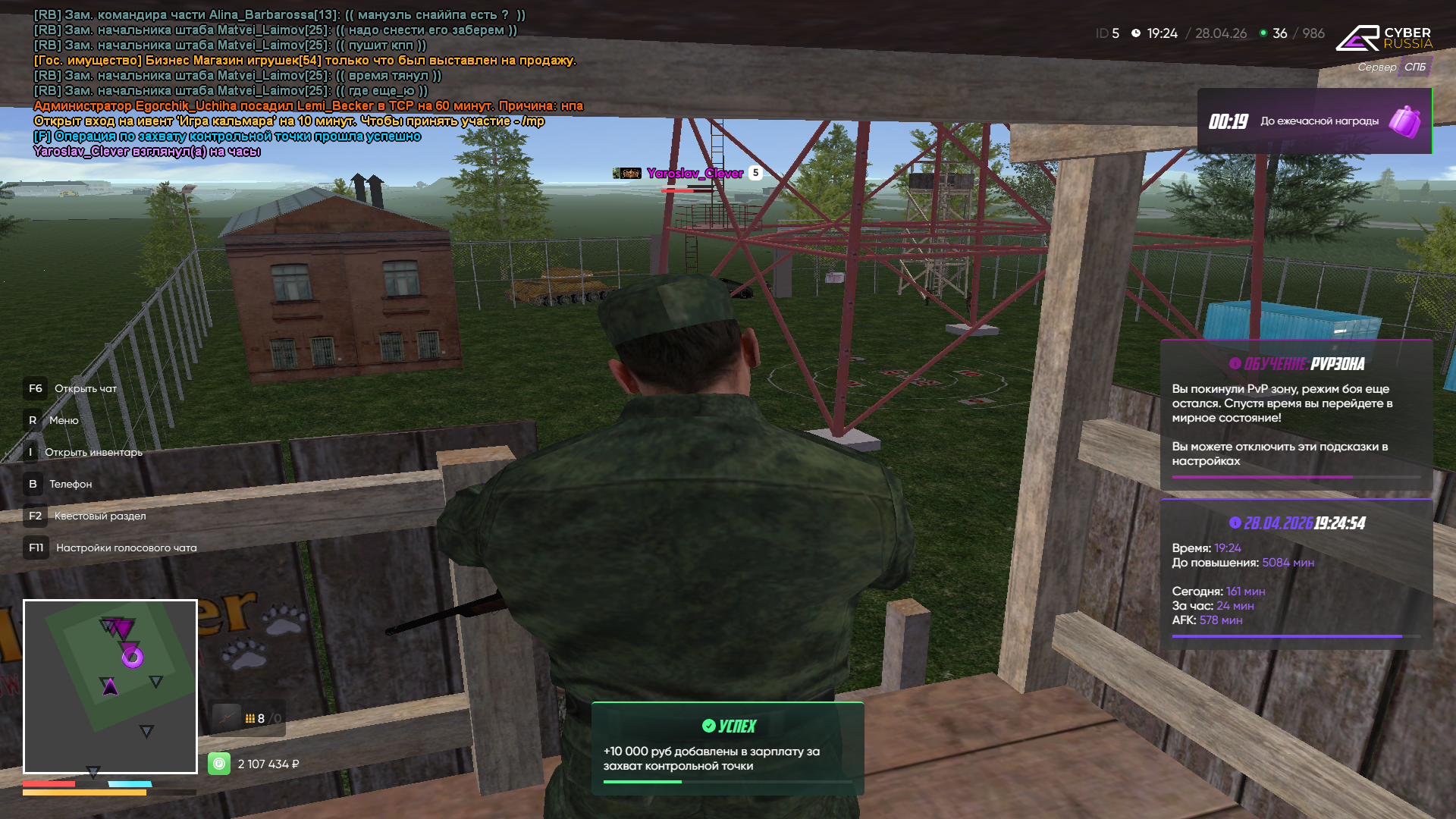This screenshot has height=819, width=1456.
Task: Click the chat message log
Action: coord(303,83)
